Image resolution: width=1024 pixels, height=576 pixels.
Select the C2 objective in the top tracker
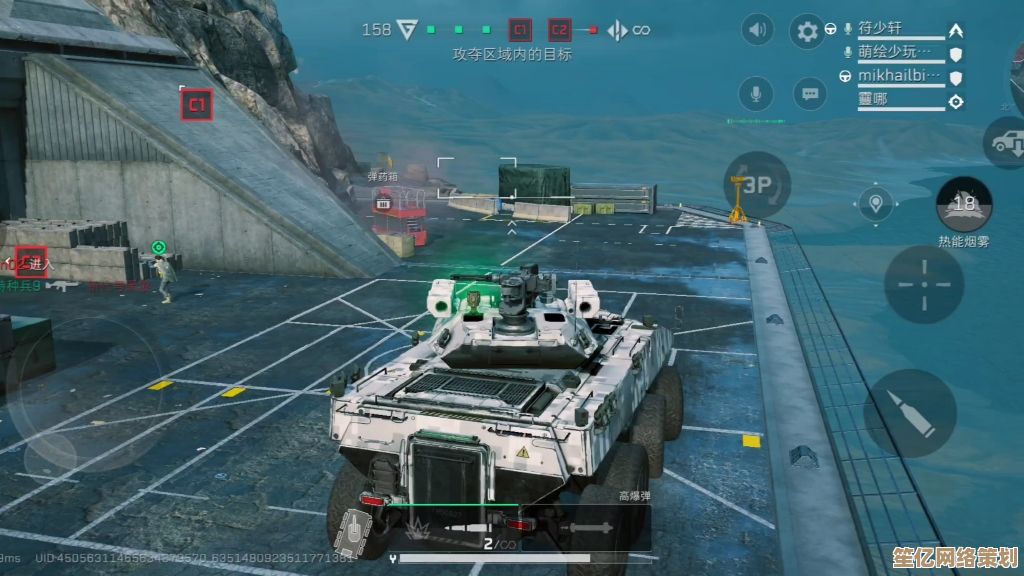point(559,30)
